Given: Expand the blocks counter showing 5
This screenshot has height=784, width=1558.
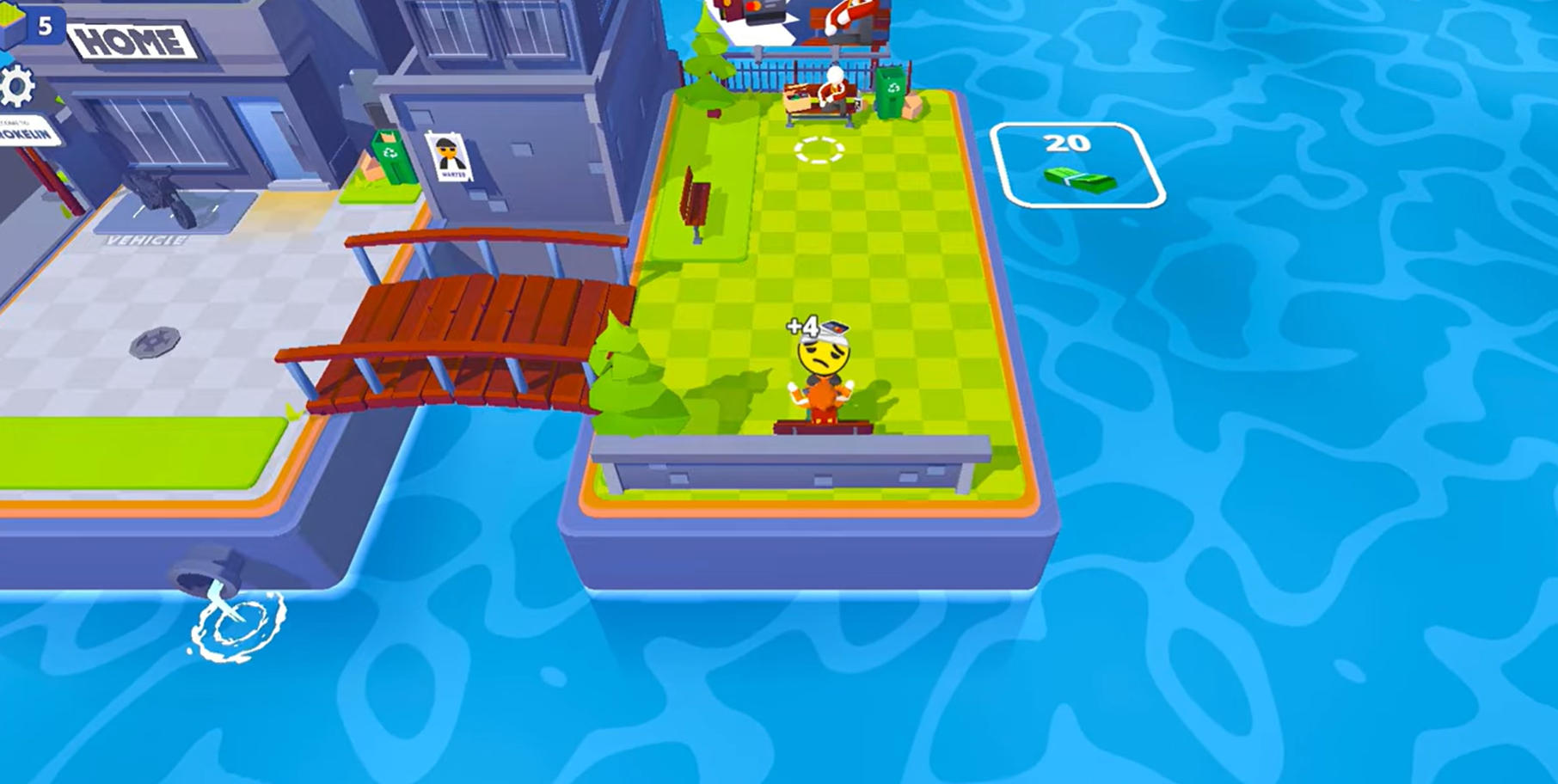Looking at the screenshot, I should (x=45, y=26).
